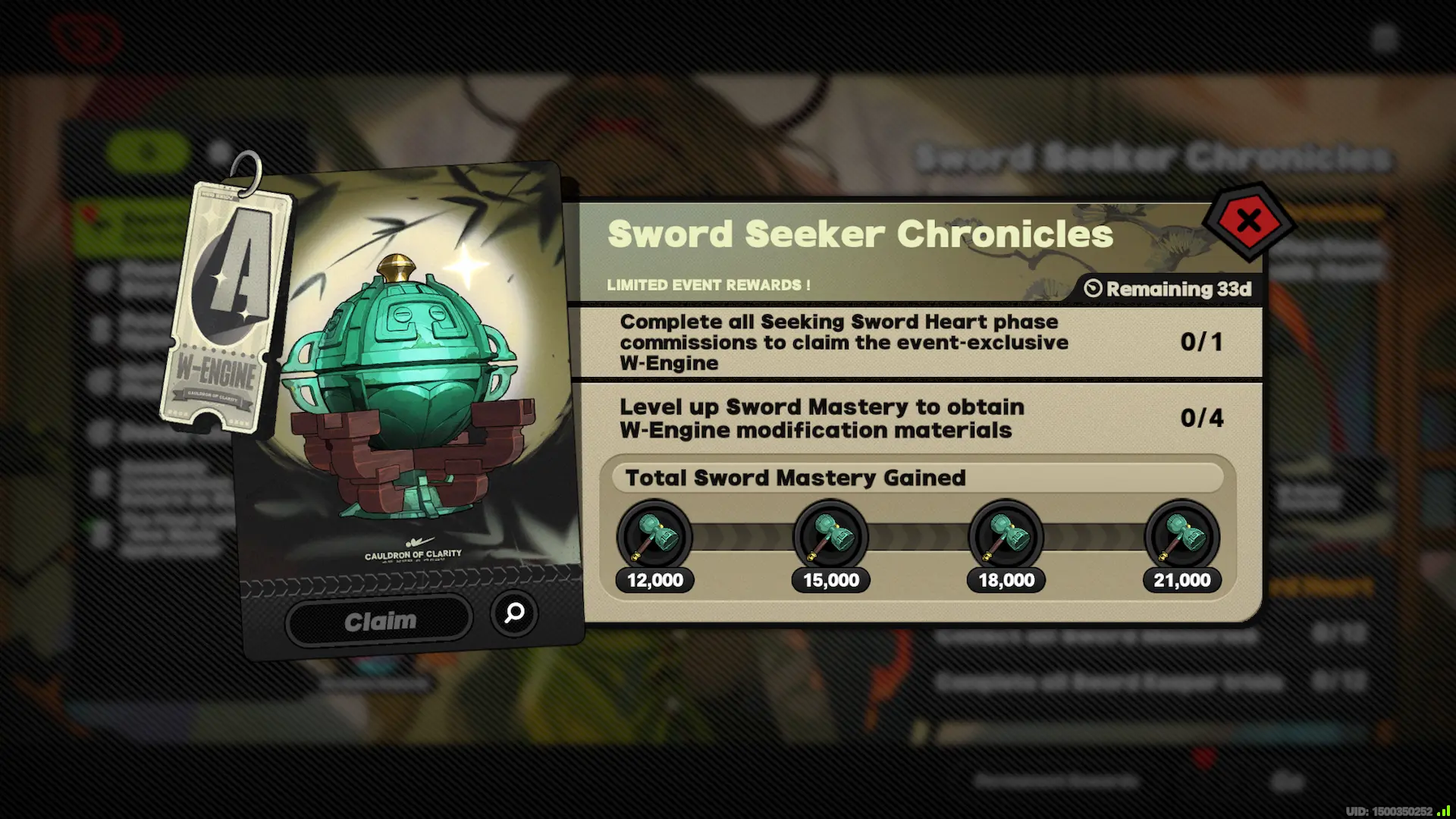Click the Sword Seeker Chronicles title banner
The image size is (1456, 819).
pos(861,234)
